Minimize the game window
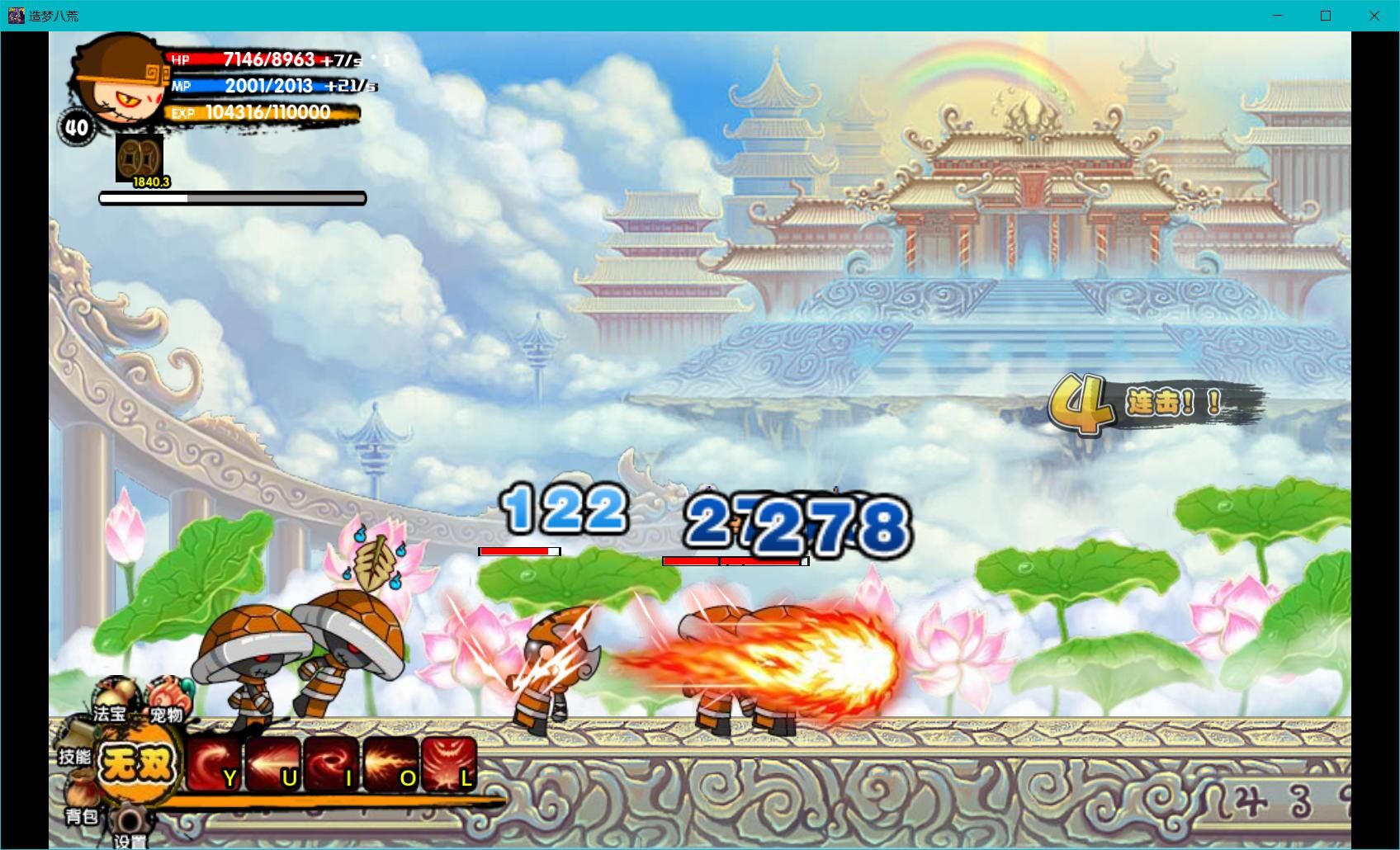This screenshot has width=1400, height=850. pyautogui.click(x=1278, y=16)
